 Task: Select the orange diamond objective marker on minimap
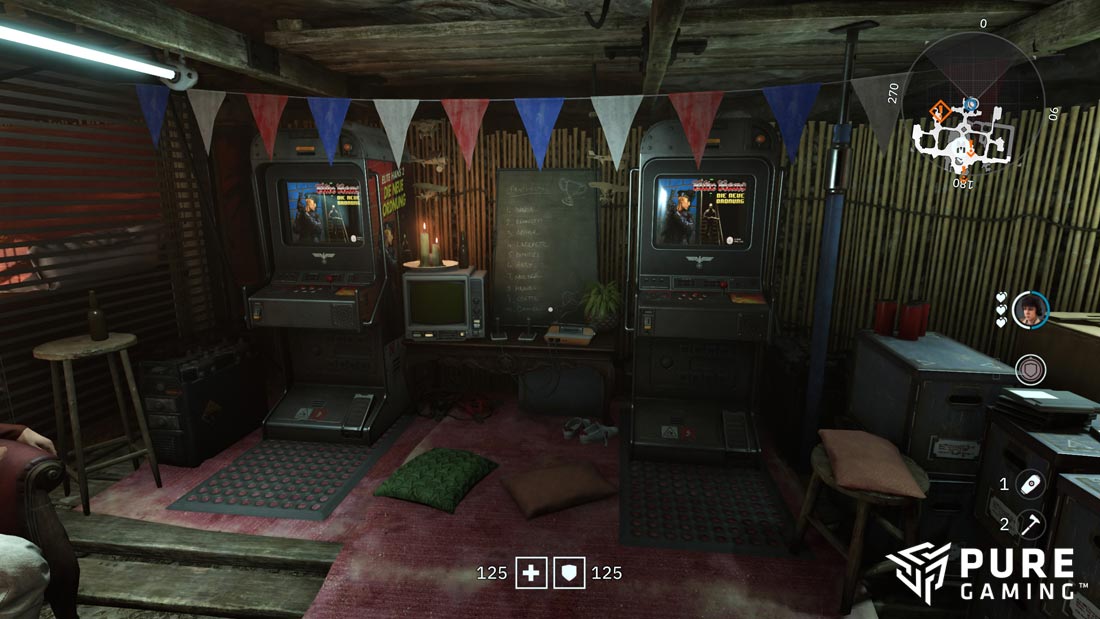coord(940,110)
